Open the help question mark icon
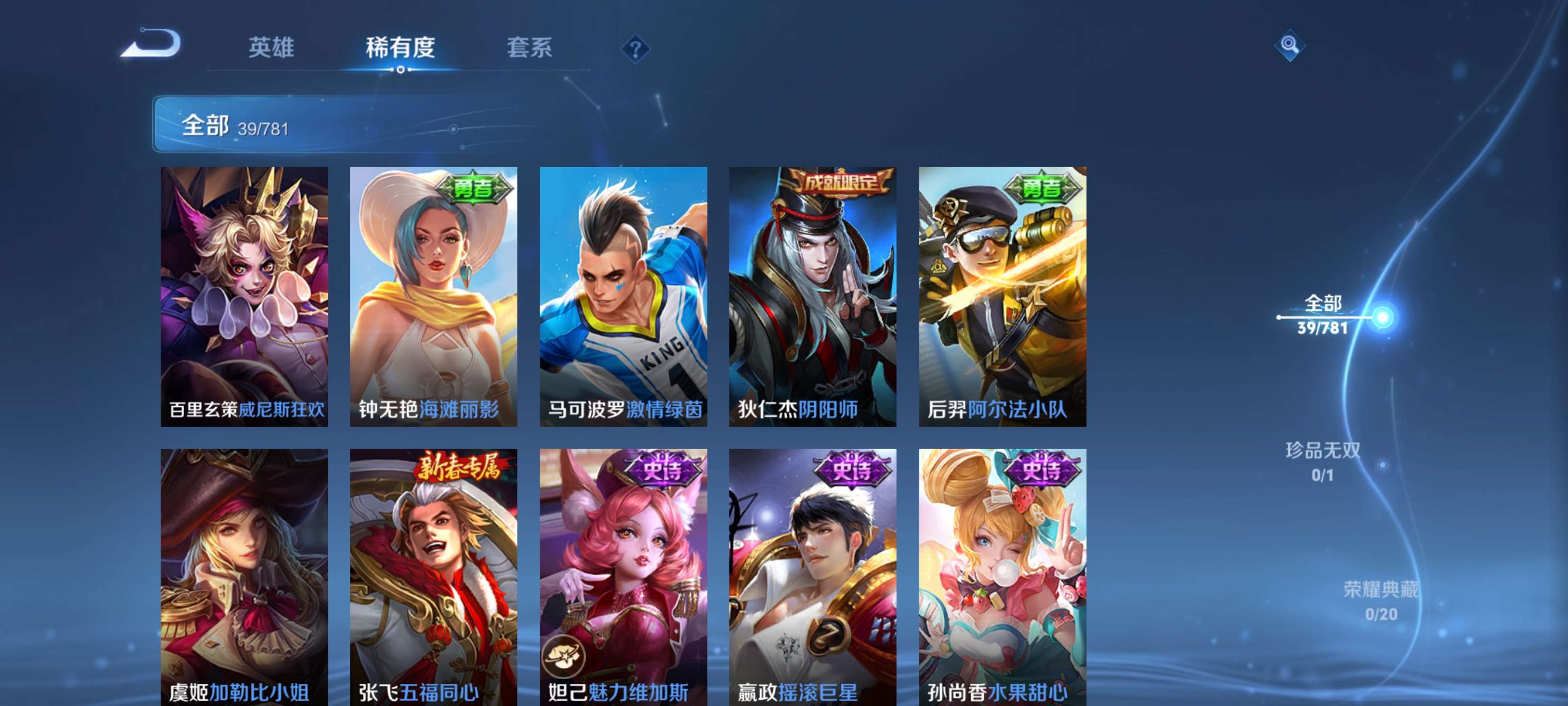The height and width of the screenshot is (706, 1568). [636, 50]
